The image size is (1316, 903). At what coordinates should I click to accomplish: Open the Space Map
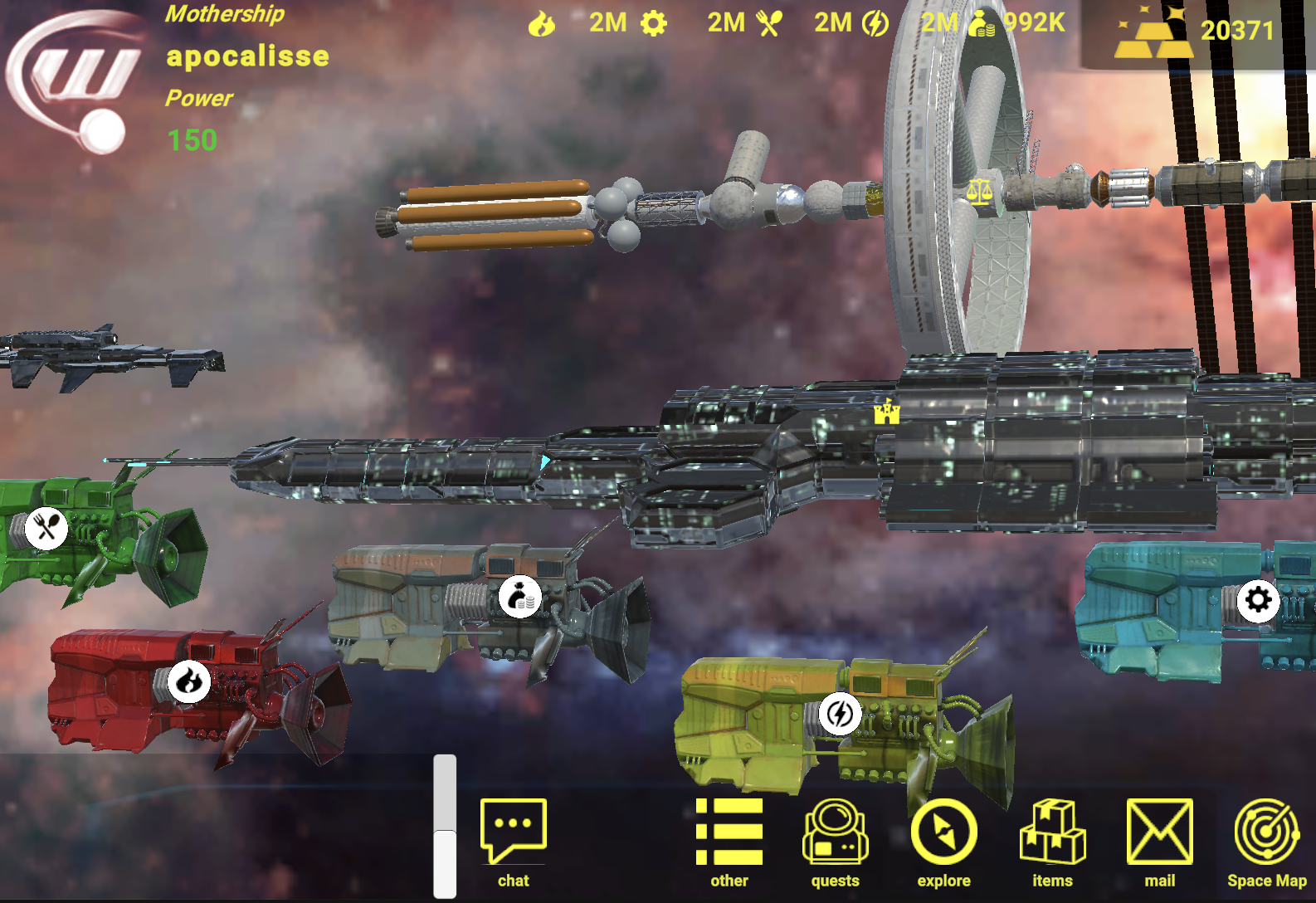coord(1266,841)
